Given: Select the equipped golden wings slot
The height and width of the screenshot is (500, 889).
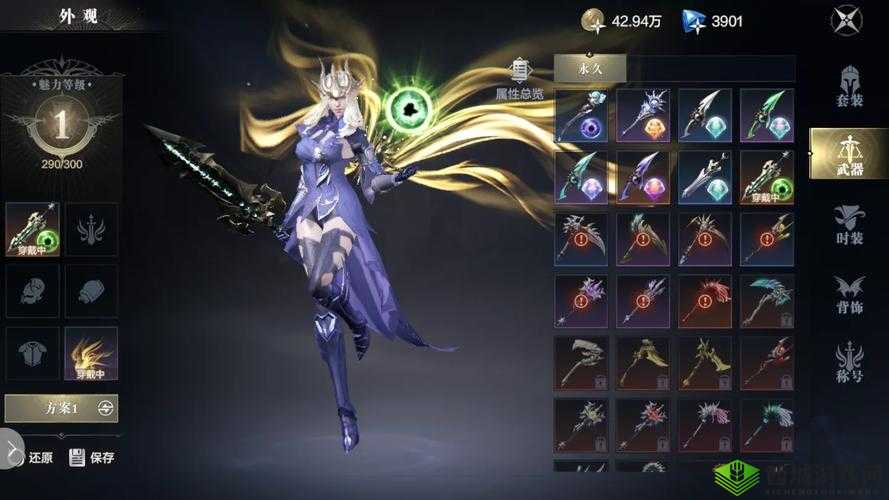Looking at the screenshot, I should point(91,353).
